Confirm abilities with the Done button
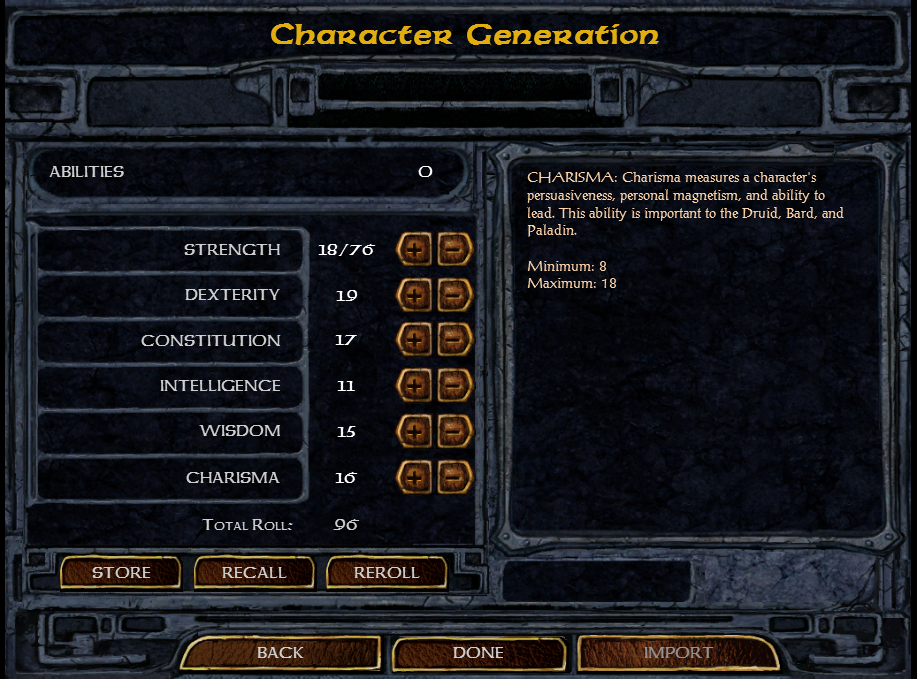Viewport: 917px width, 679px height. coord(478,653)
